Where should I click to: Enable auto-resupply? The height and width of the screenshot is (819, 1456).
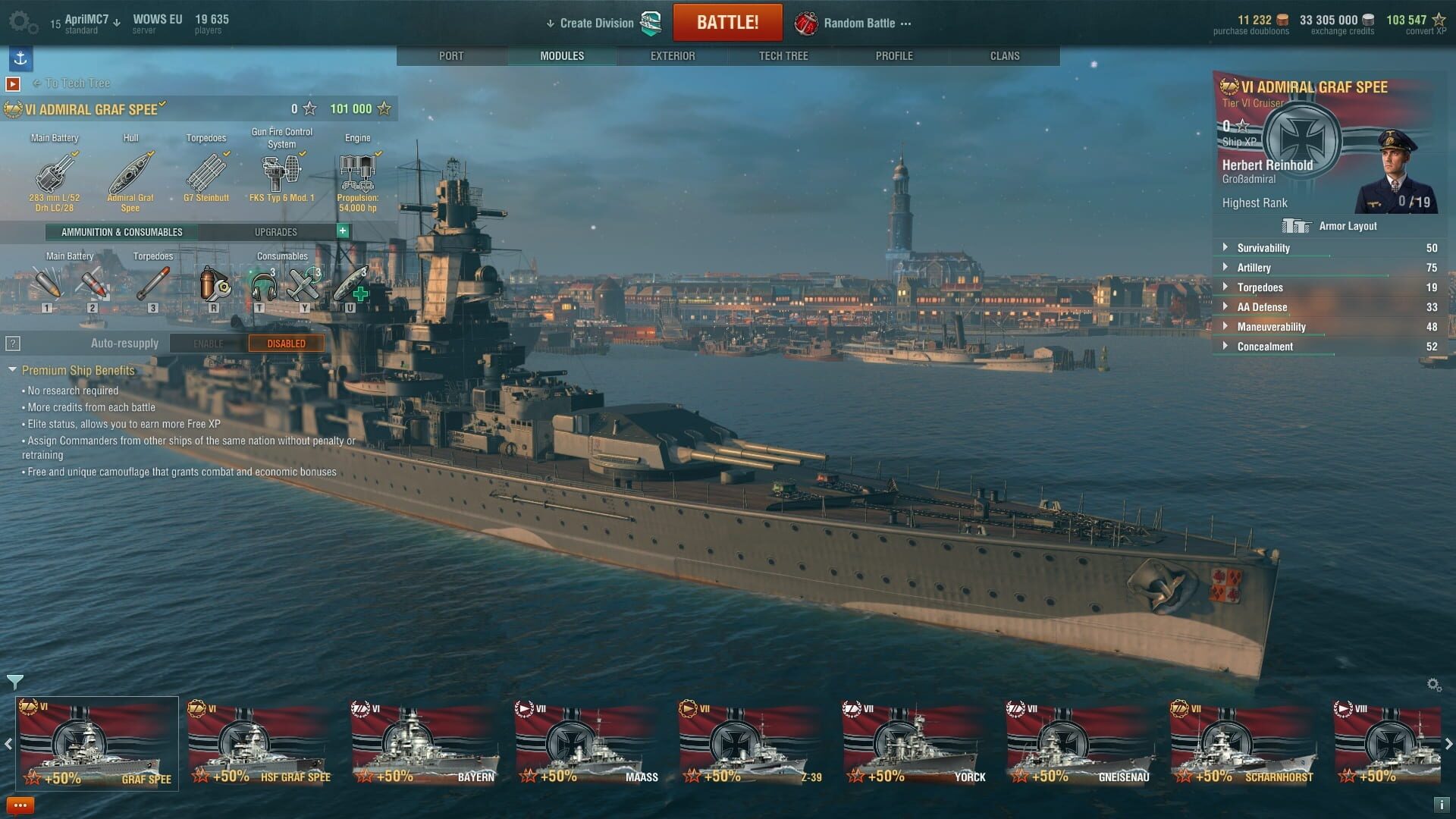pyautogui.click(x=207, y=343)
